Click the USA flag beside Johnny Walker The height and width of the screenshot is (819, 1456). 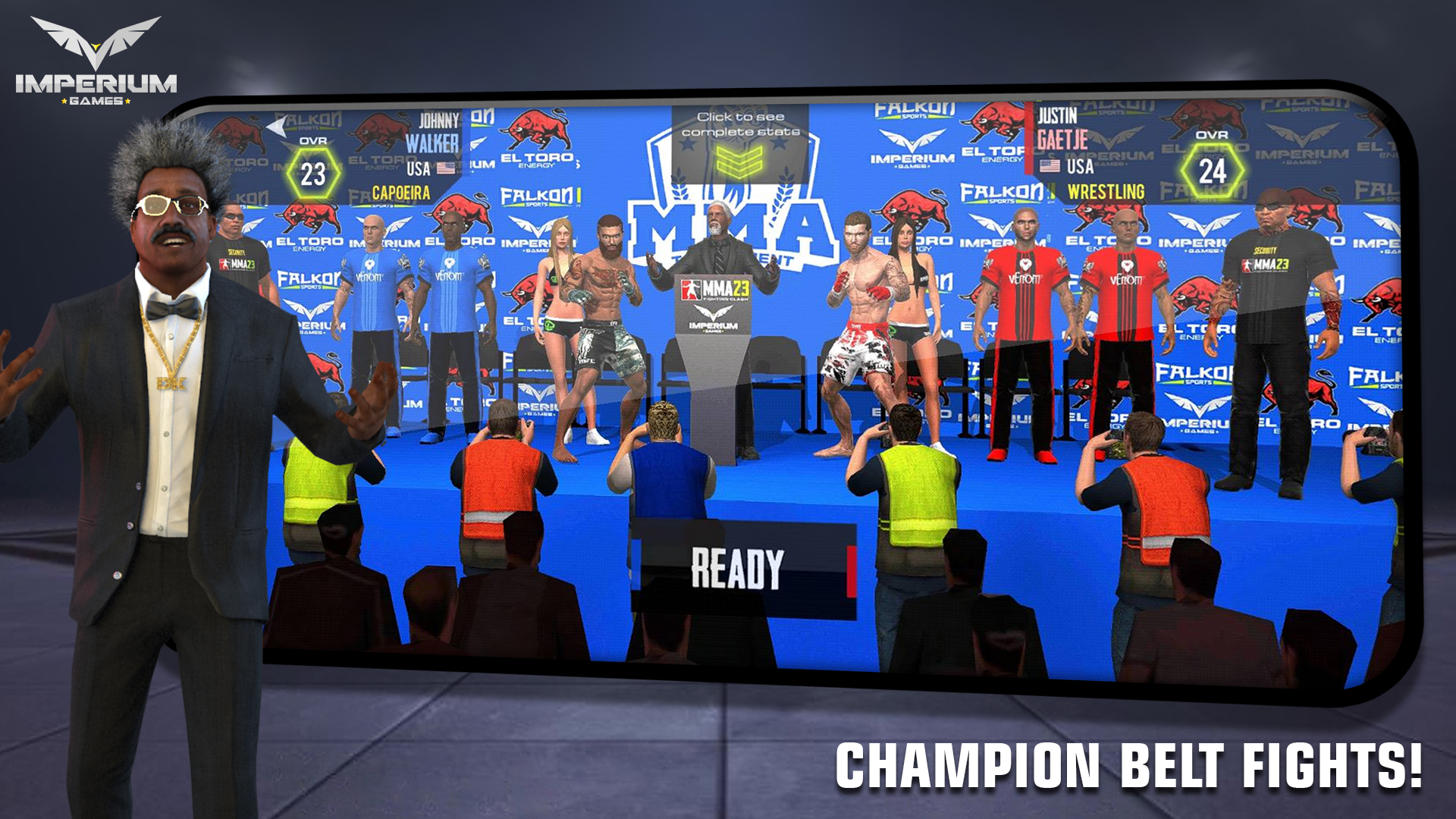445,166
